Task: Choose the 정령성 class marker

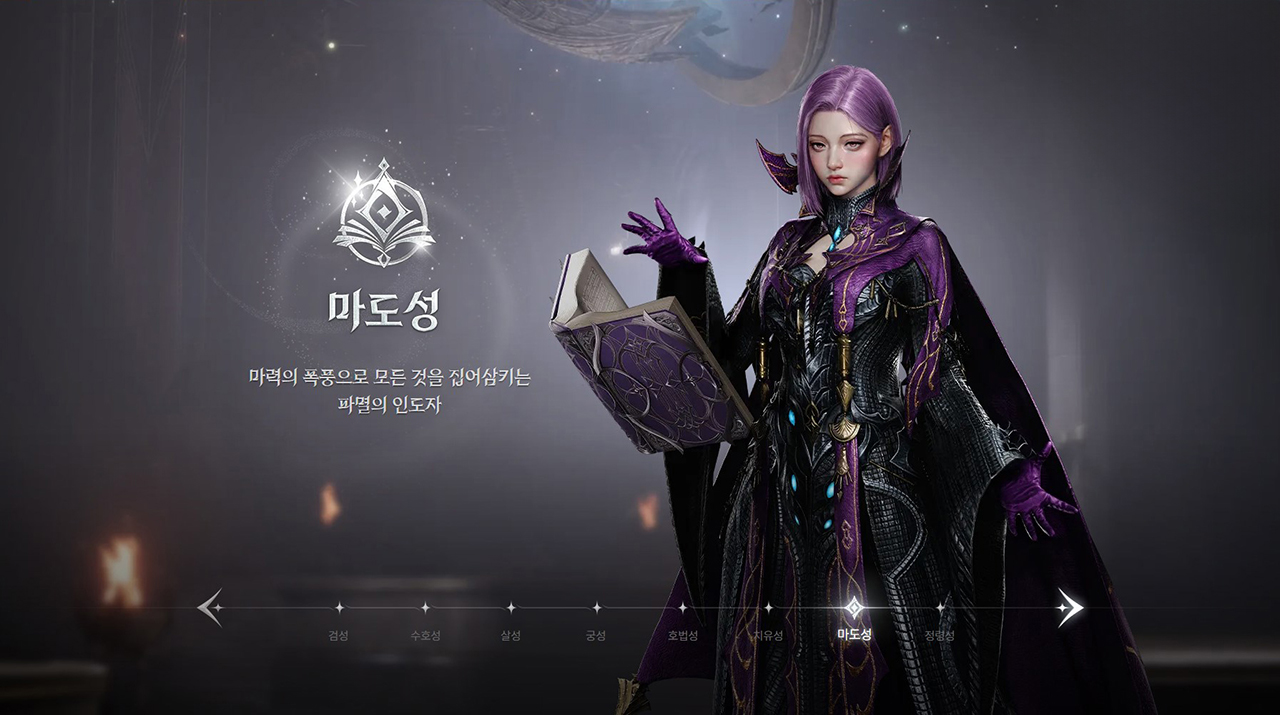Action: click(x=940, y=608)
